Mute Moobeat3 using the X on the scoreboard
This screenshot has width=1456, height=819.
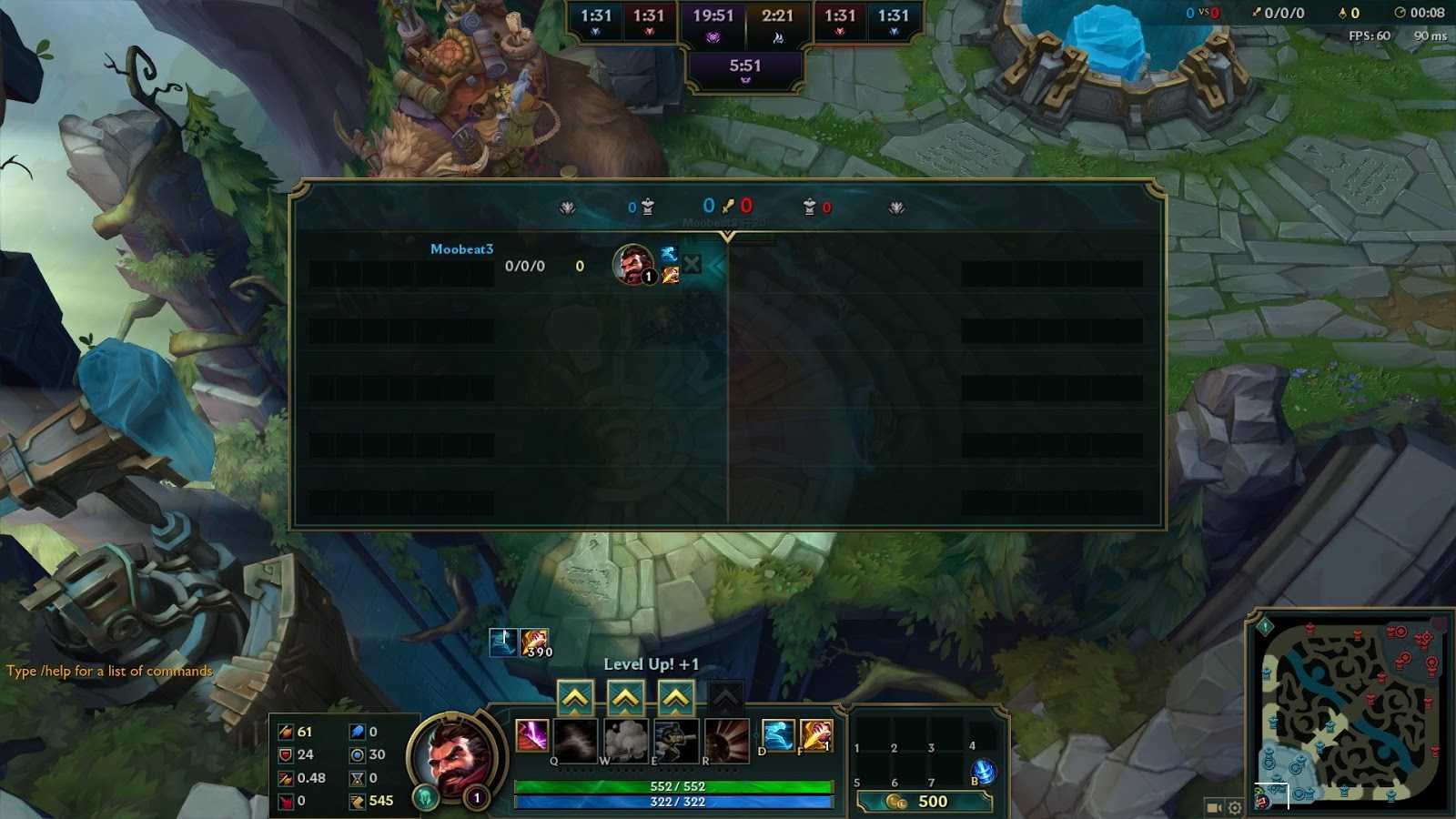[693, 263]
